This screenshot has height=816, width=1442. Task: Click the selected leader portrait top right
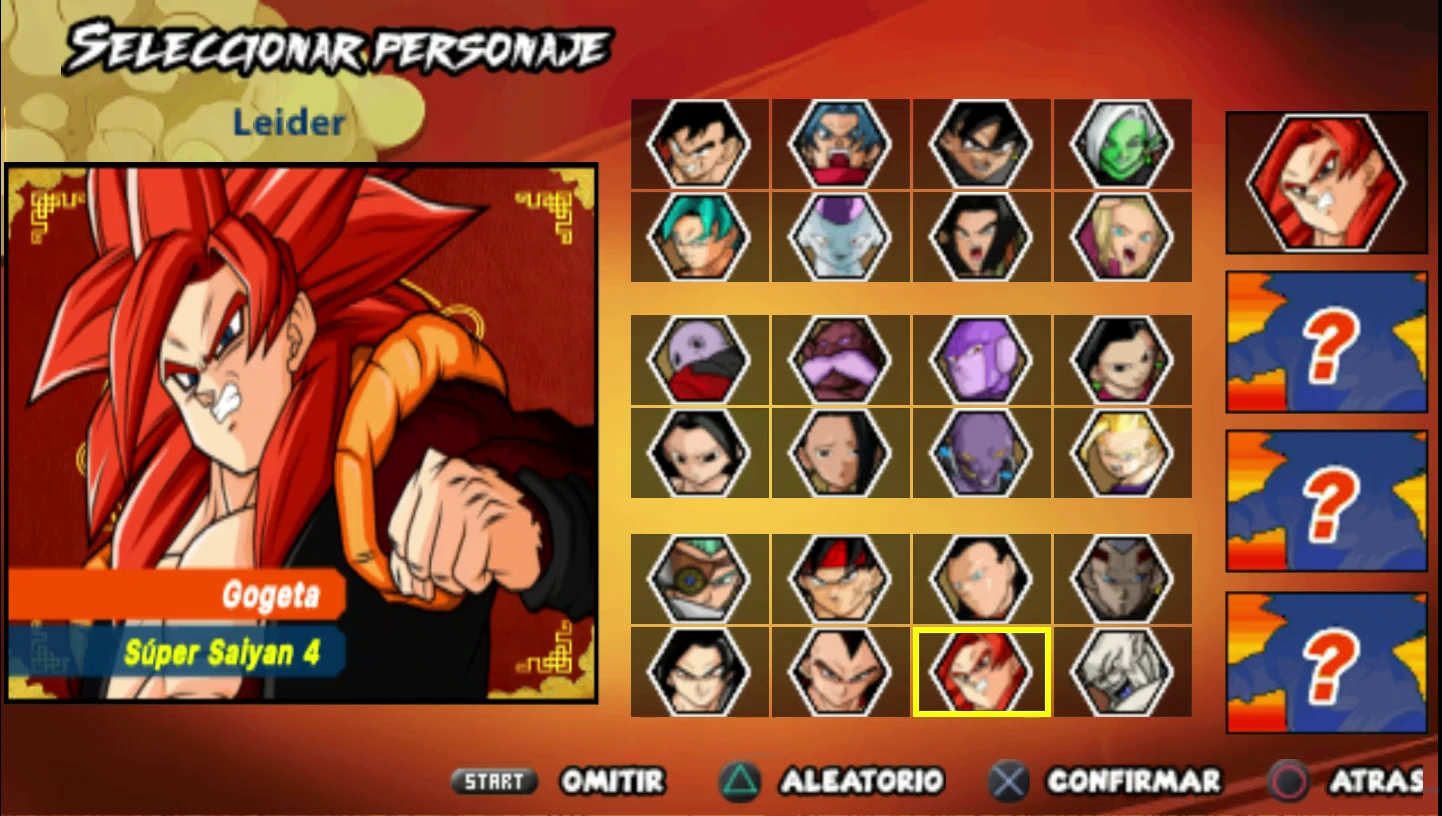point(1325,180)
